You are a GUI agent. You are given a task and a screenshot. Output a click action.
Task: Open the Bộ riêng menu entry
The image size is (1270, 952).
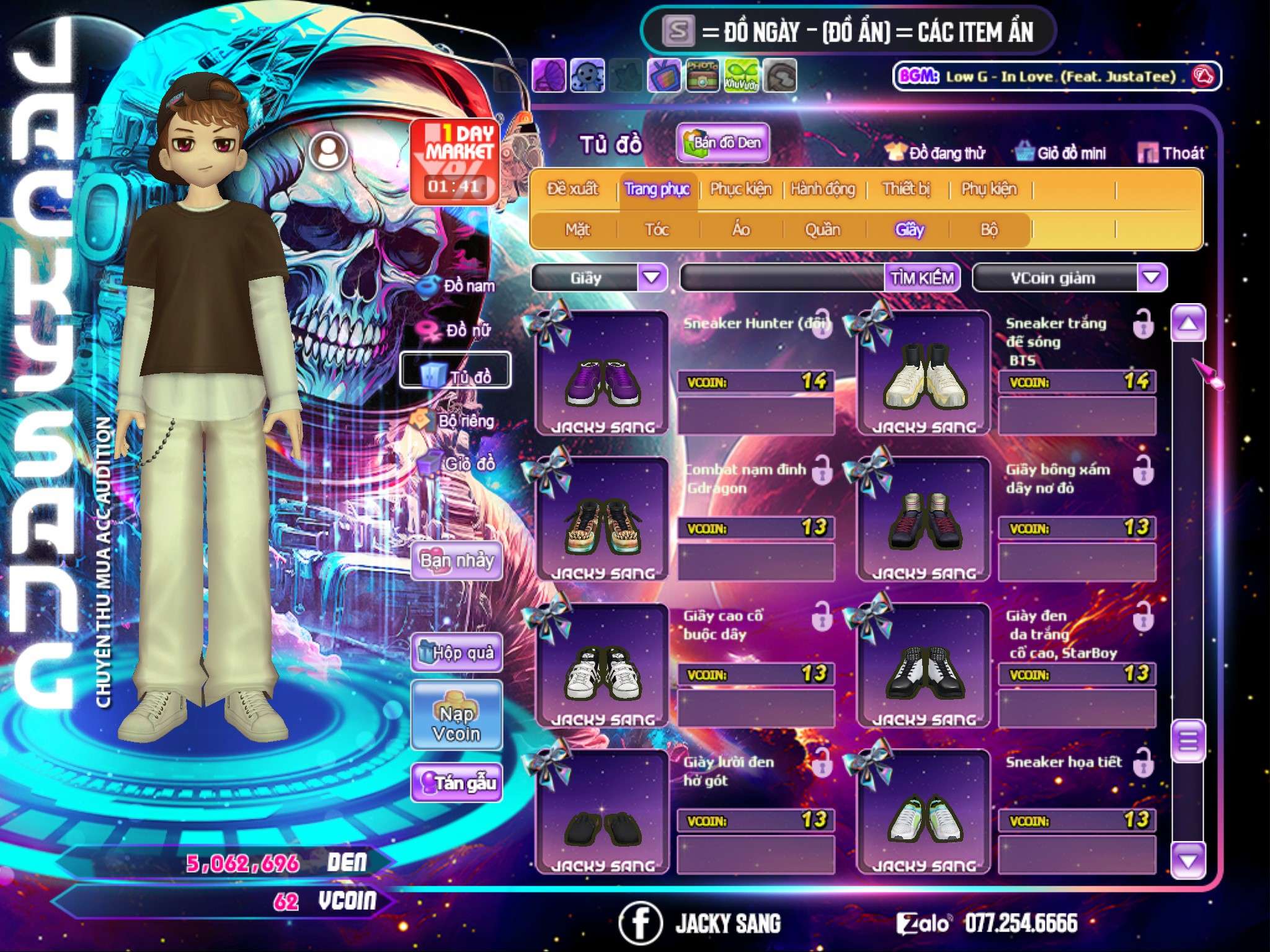click(456, 421)
